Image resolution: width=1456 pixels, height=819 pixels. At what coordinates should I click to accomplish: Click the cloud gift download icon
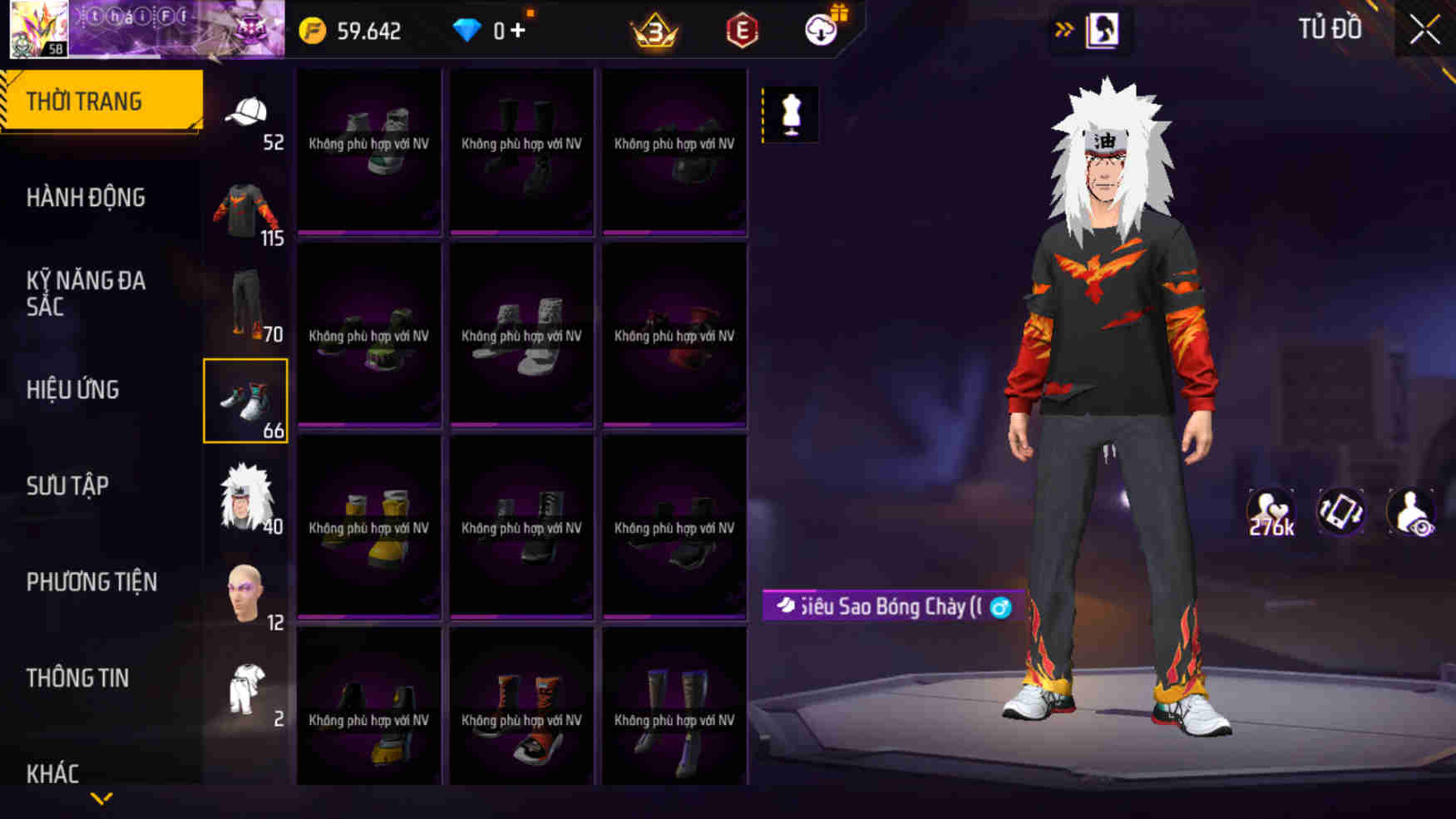tap(818, 32)
